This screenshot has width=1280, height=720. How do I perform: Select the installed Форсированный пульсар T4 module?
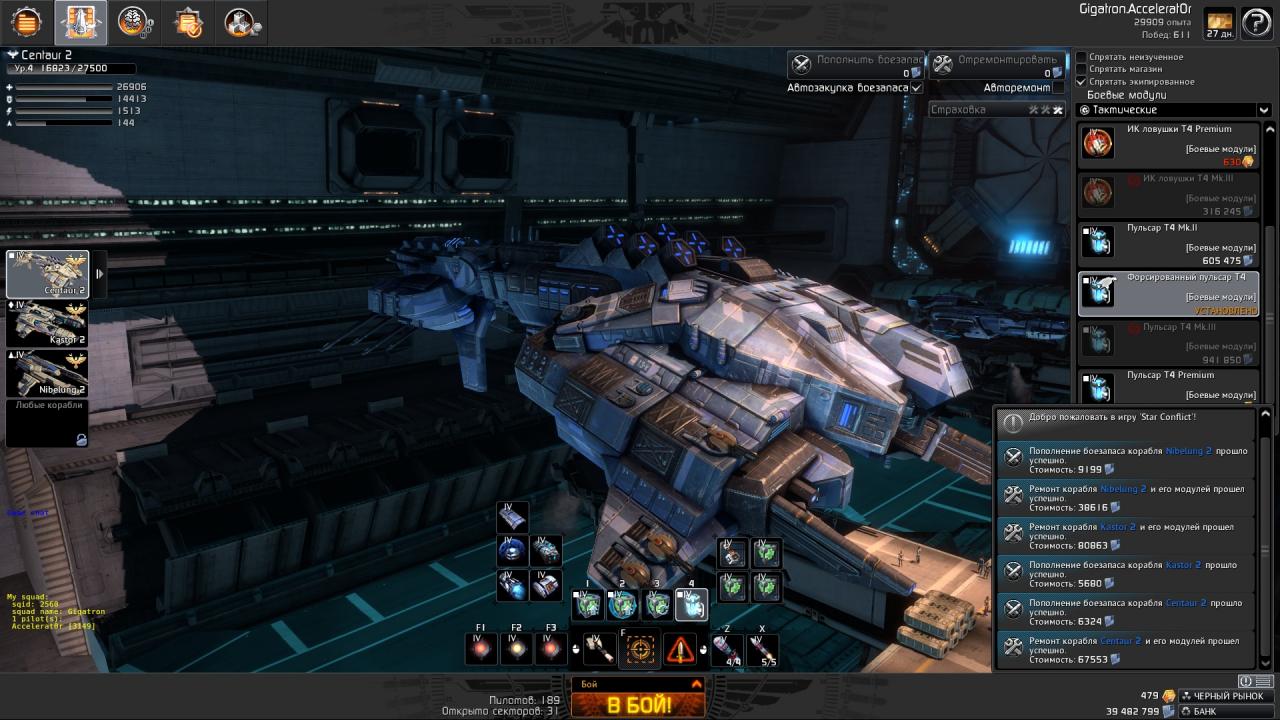click(1170, 293)
